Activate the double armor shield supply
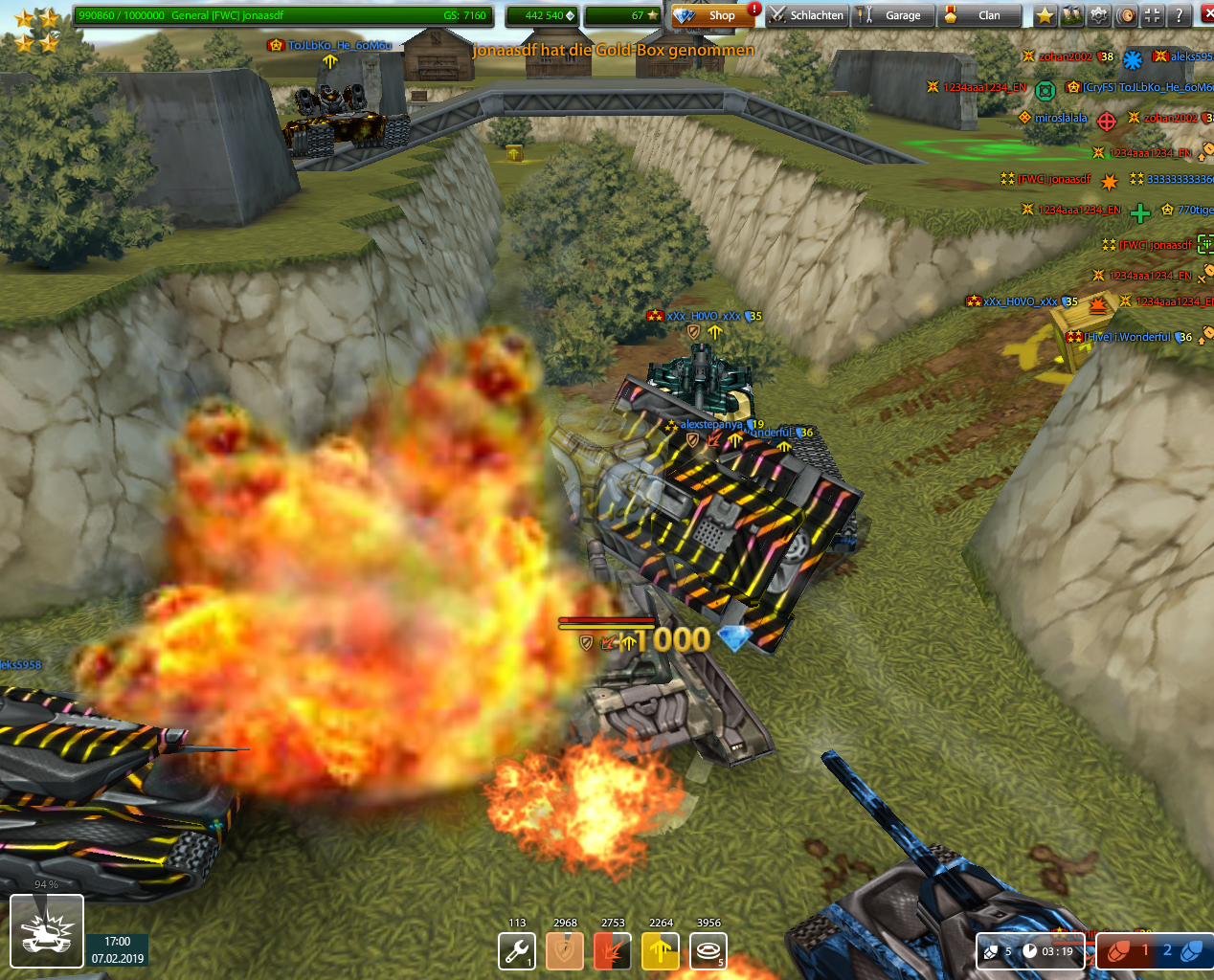Screen dimensions: 1214x980 (x=565, y=951)
